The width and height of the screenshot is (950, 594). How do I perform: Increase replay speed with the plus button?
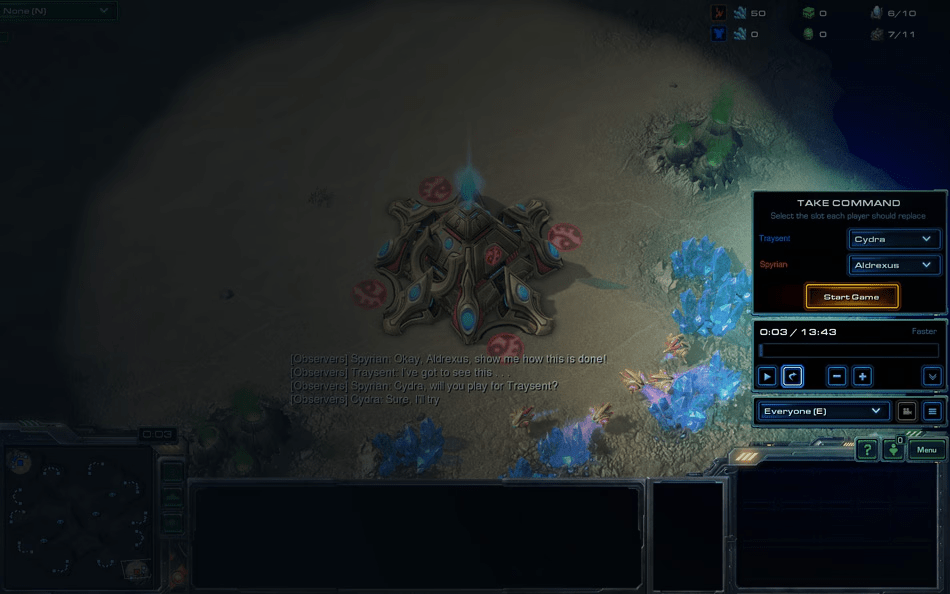(x=862, y=377)
